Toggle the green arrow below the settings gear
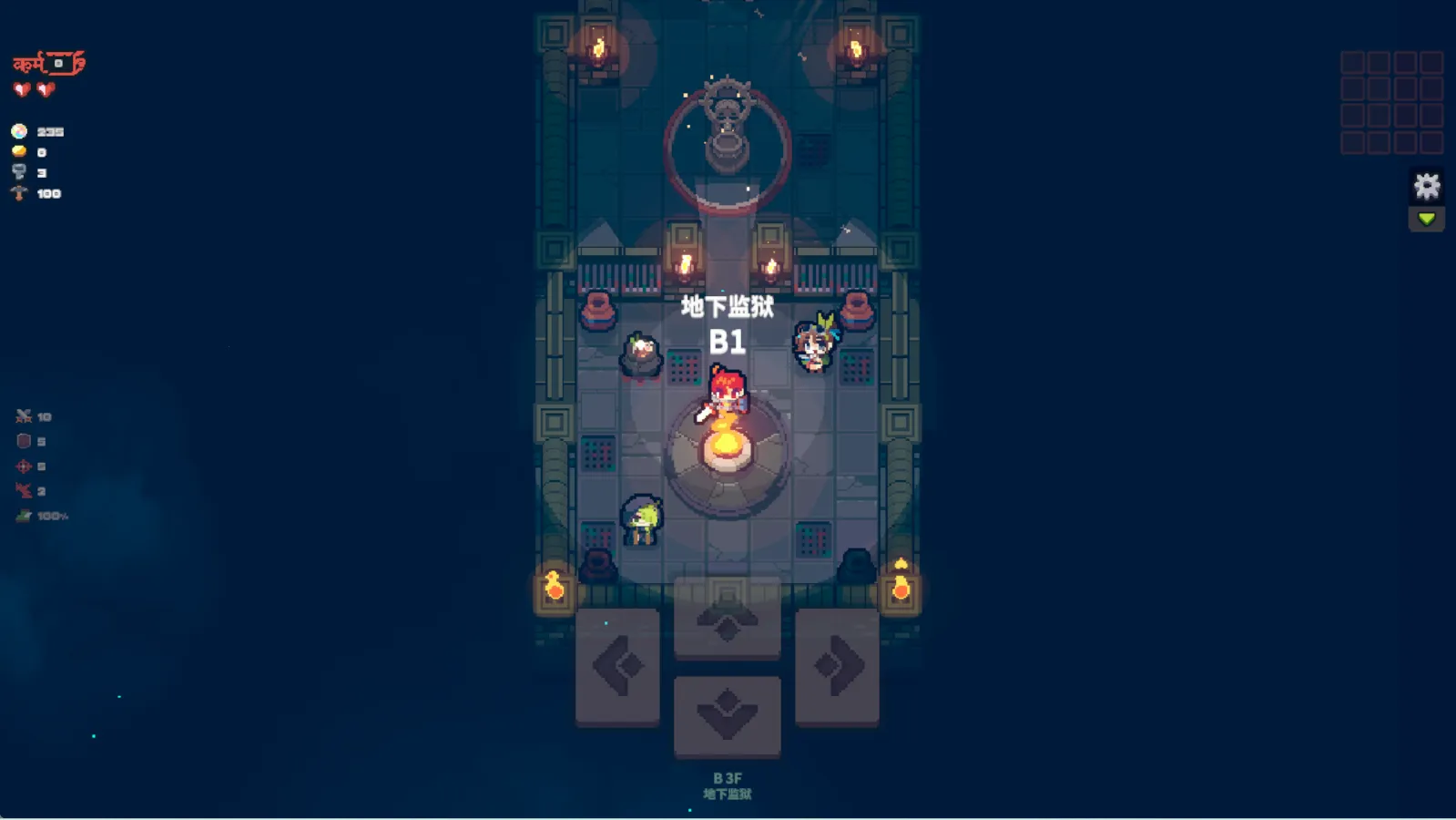Viewport: 1456px width, 820px height. [1427, 219]
